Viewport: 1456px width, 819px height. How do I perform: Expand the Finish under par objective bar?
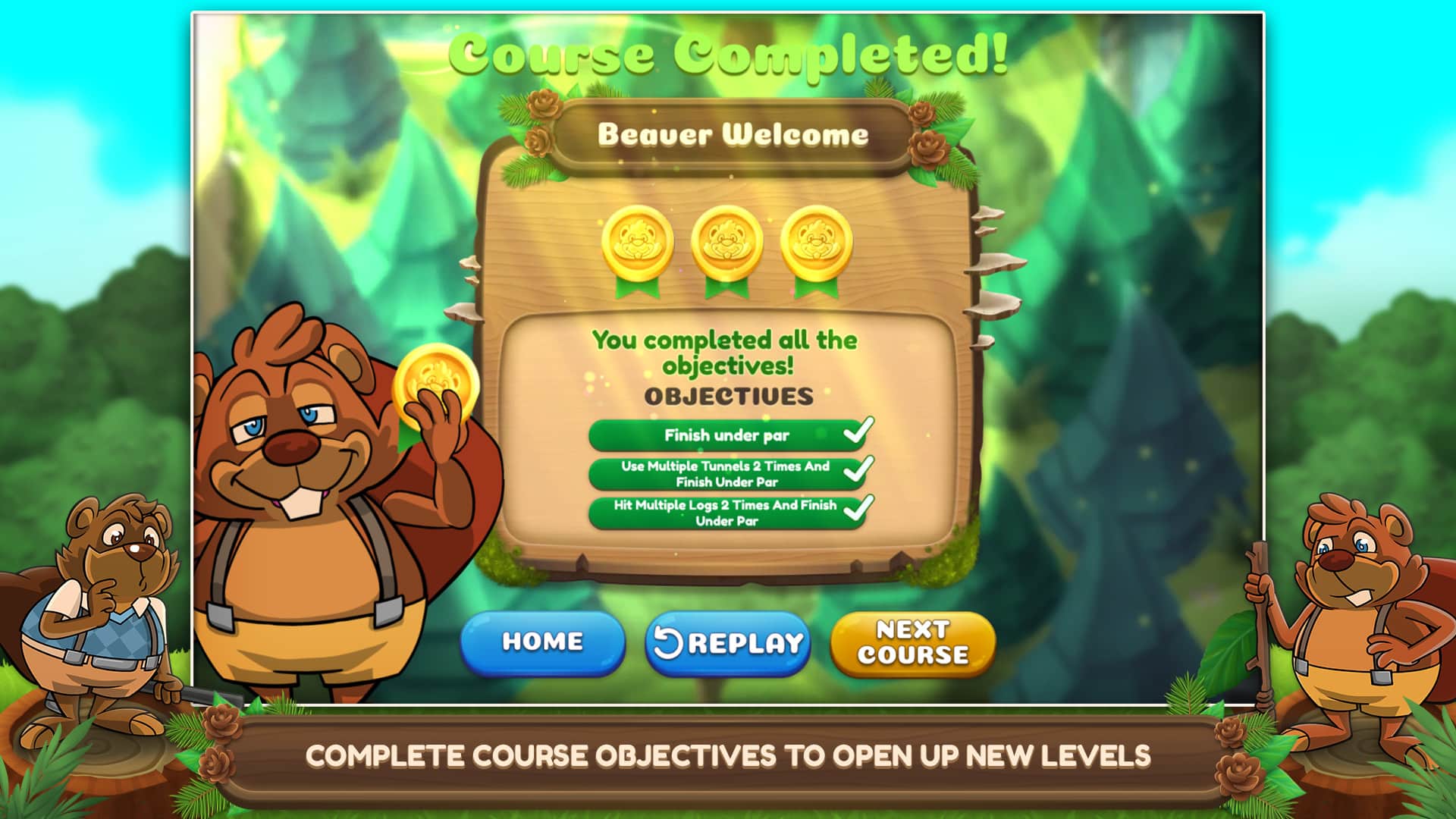coord(728,435)
